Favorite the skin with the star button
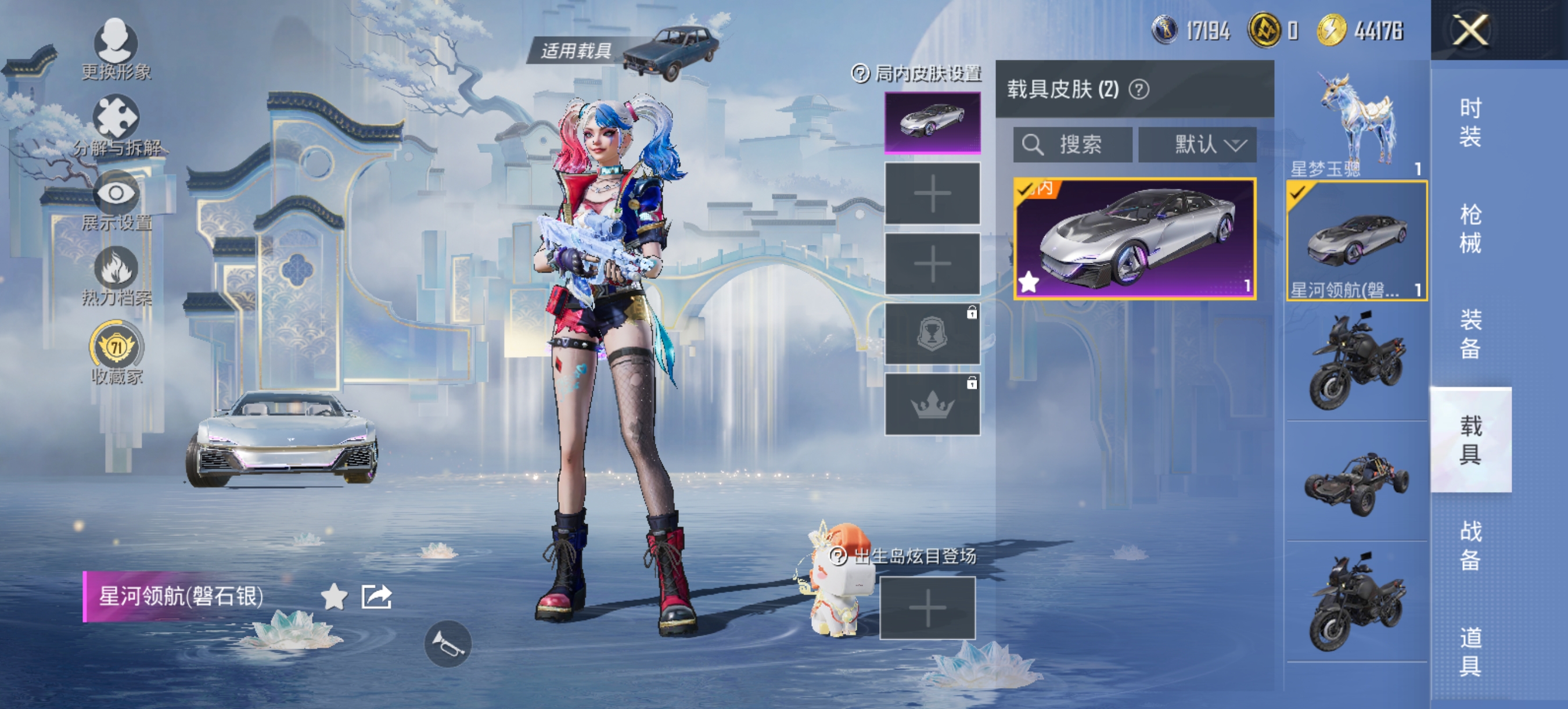The image size is (1568, 709). pos(334,596)
